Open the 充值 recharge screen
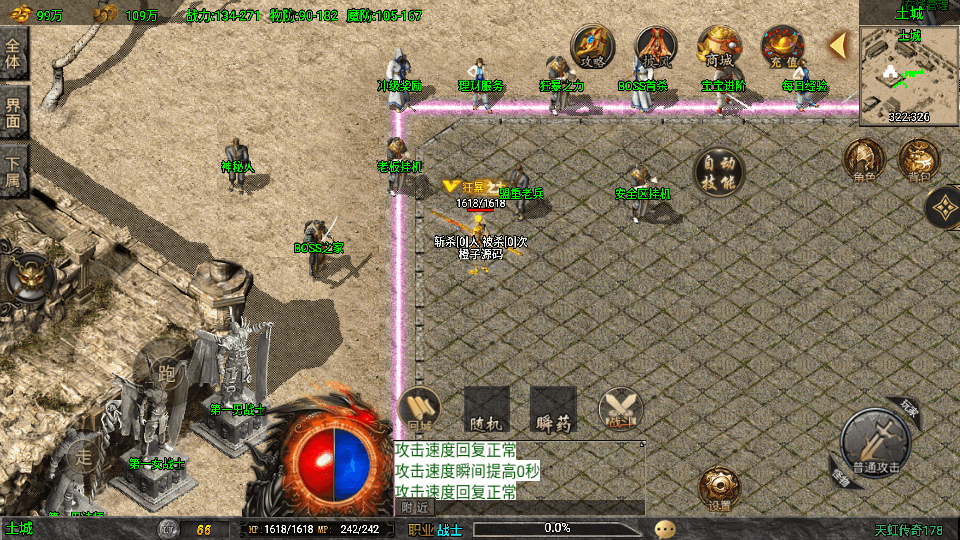The height and width of the screenshot is (540, 960). pyautogui.click(x=783, y=46)
